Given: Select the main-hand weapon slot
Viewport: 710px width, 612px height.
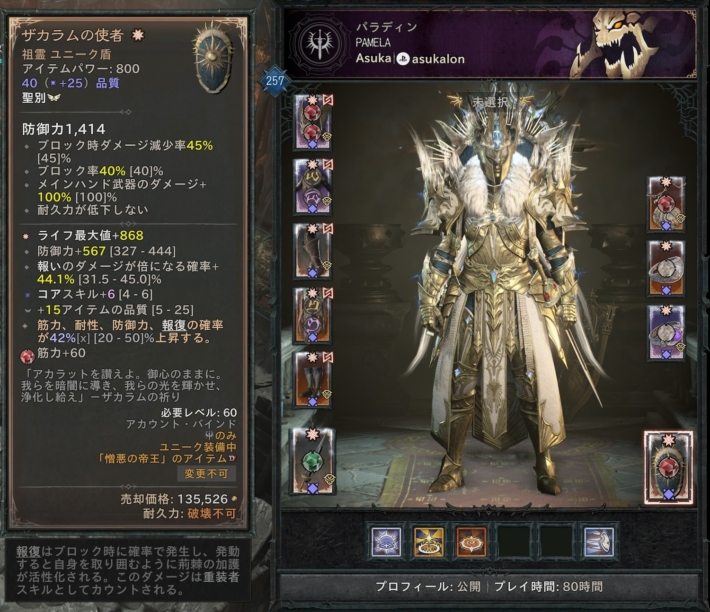Looking at the screenshot, I should [309, 460].
